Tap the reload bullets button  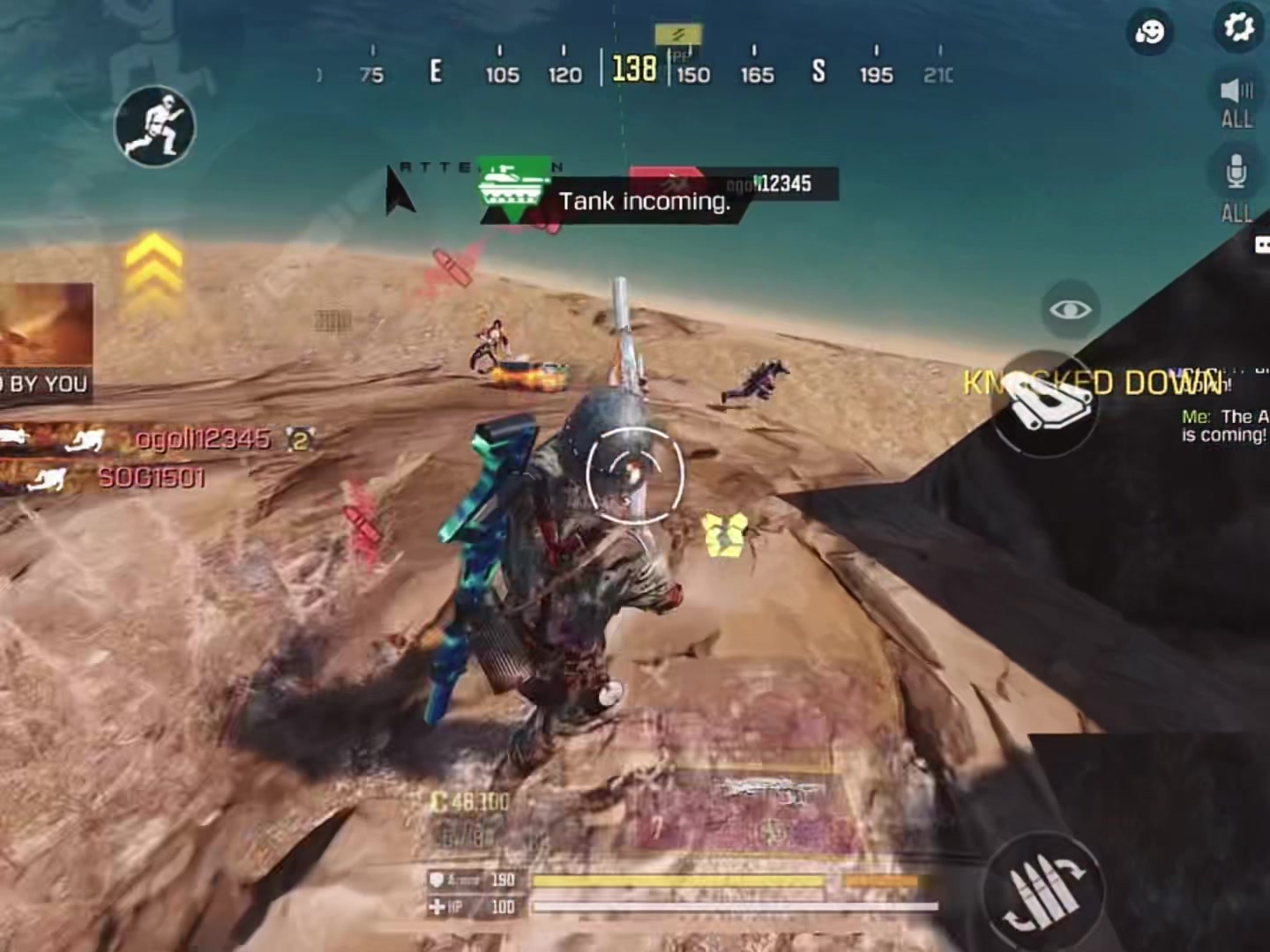point(1047,889)
